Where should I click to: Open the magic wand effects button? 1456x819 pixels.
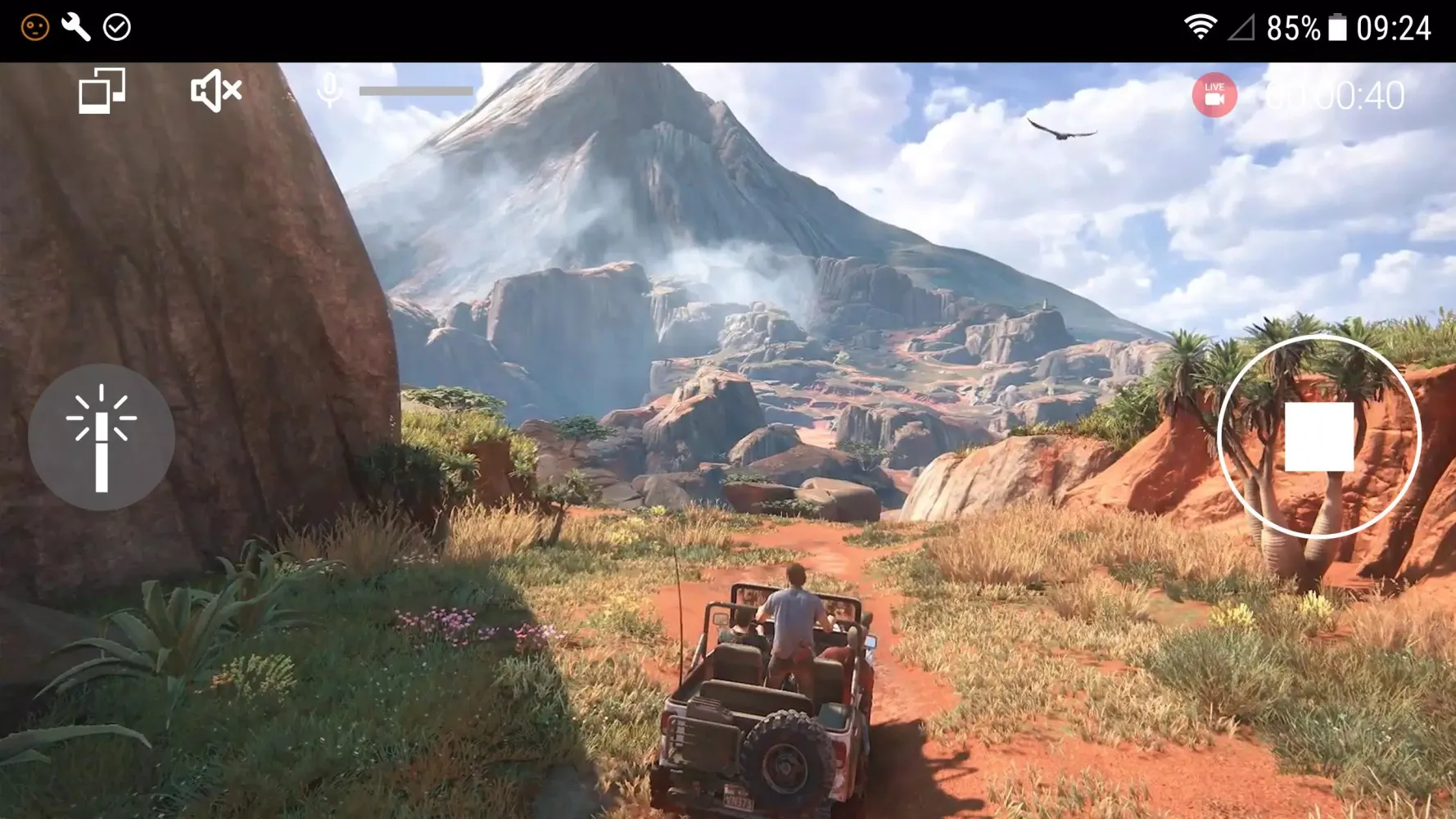tap(102, 437)
